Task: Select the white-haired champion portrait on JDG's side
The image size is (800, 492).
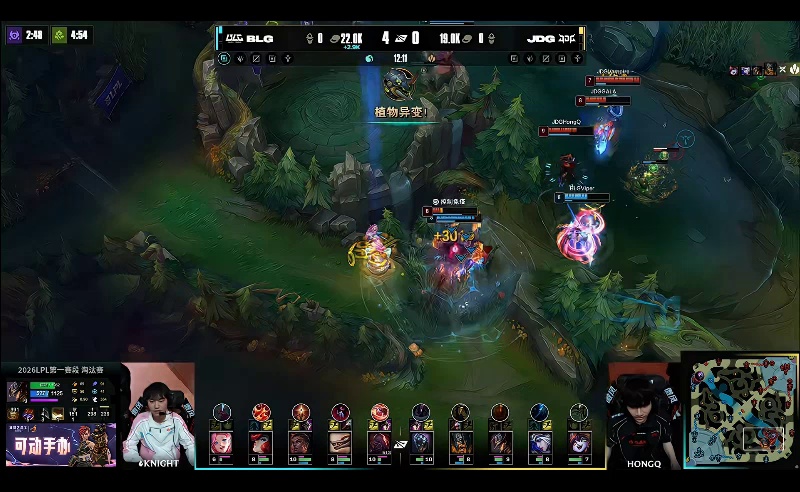Action: click(539, 442)
